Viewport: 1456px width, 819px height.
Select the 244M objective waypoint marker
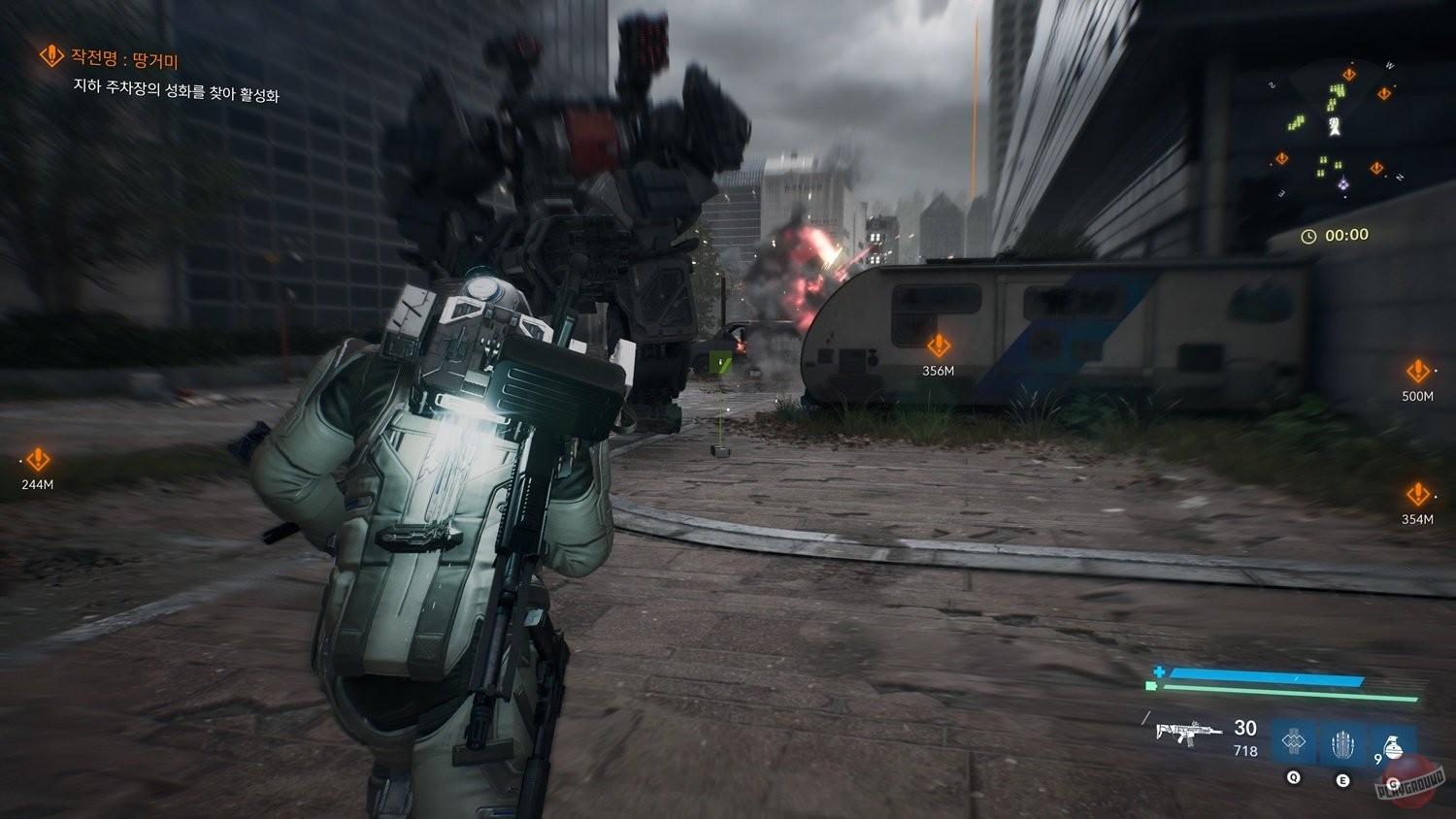[x=38, y=459]
